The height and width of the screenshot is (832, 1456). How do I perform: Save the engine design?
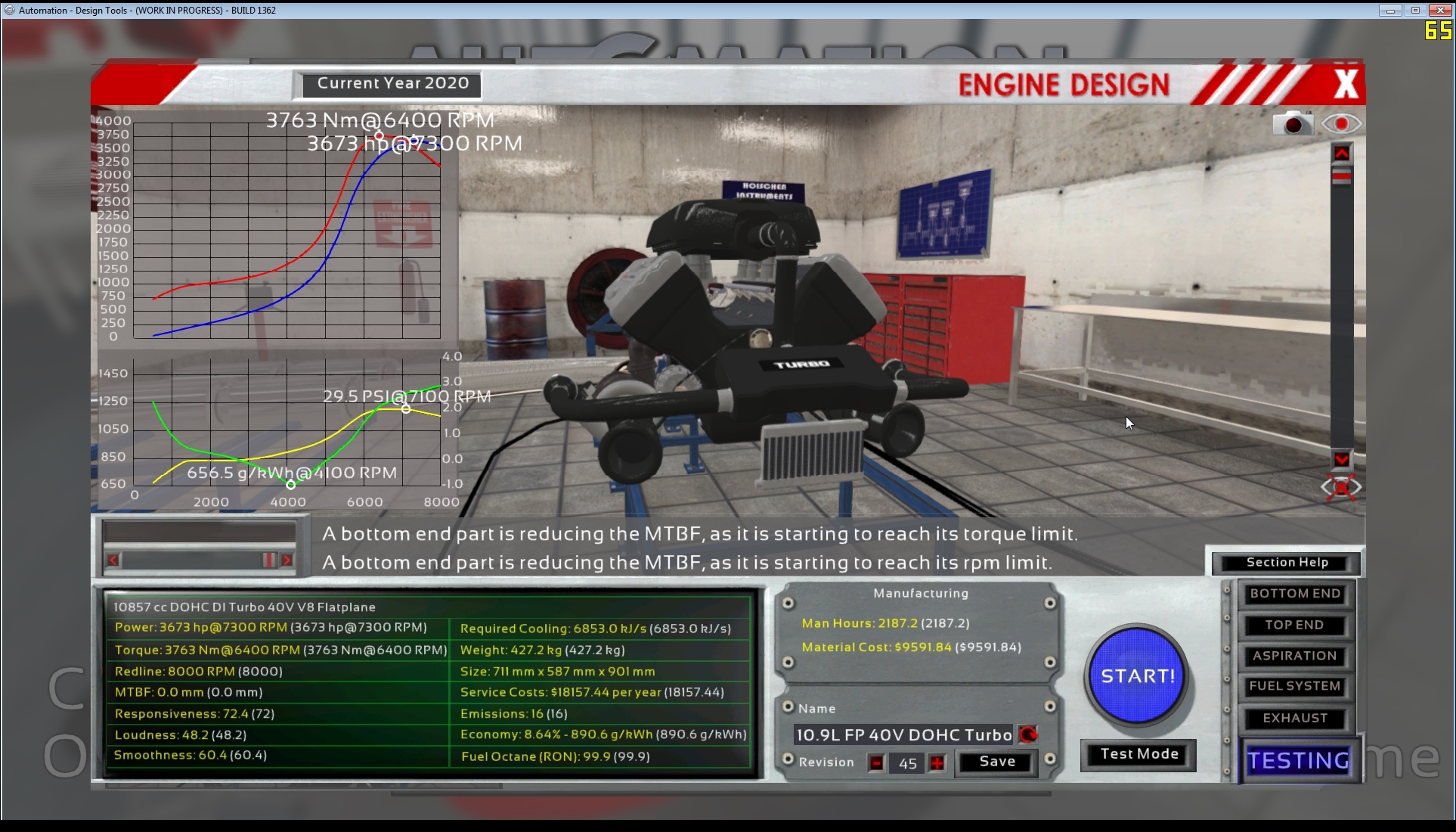(996, 762)
